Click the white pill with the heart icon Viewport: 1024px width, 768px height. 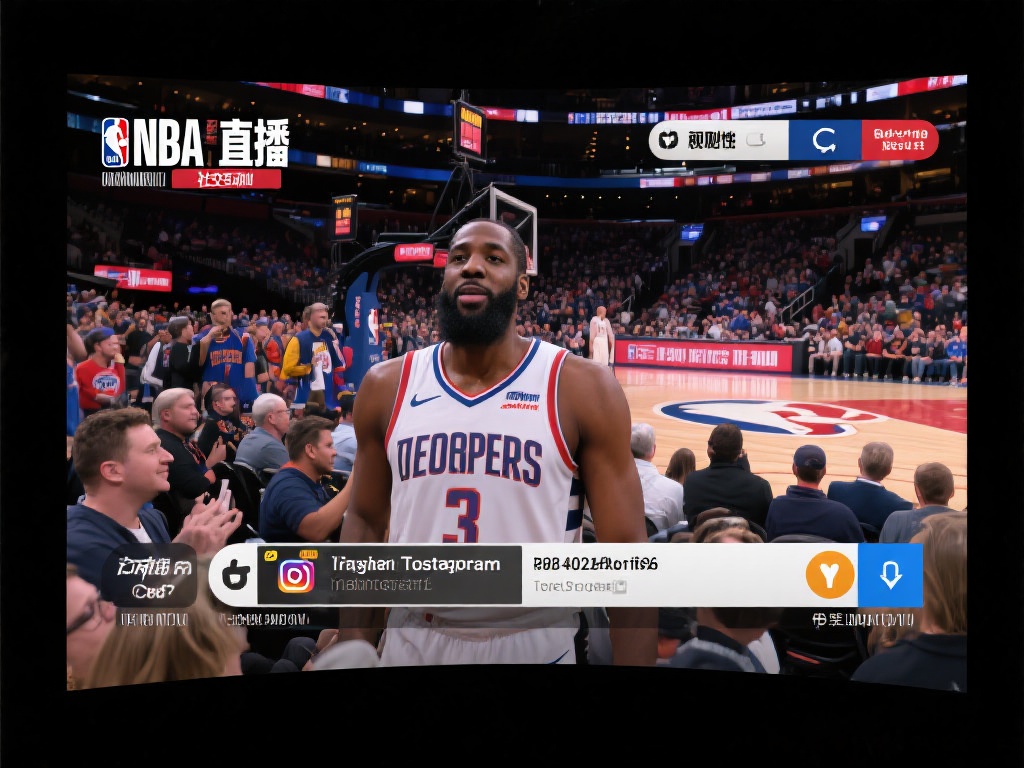(719, 140)
